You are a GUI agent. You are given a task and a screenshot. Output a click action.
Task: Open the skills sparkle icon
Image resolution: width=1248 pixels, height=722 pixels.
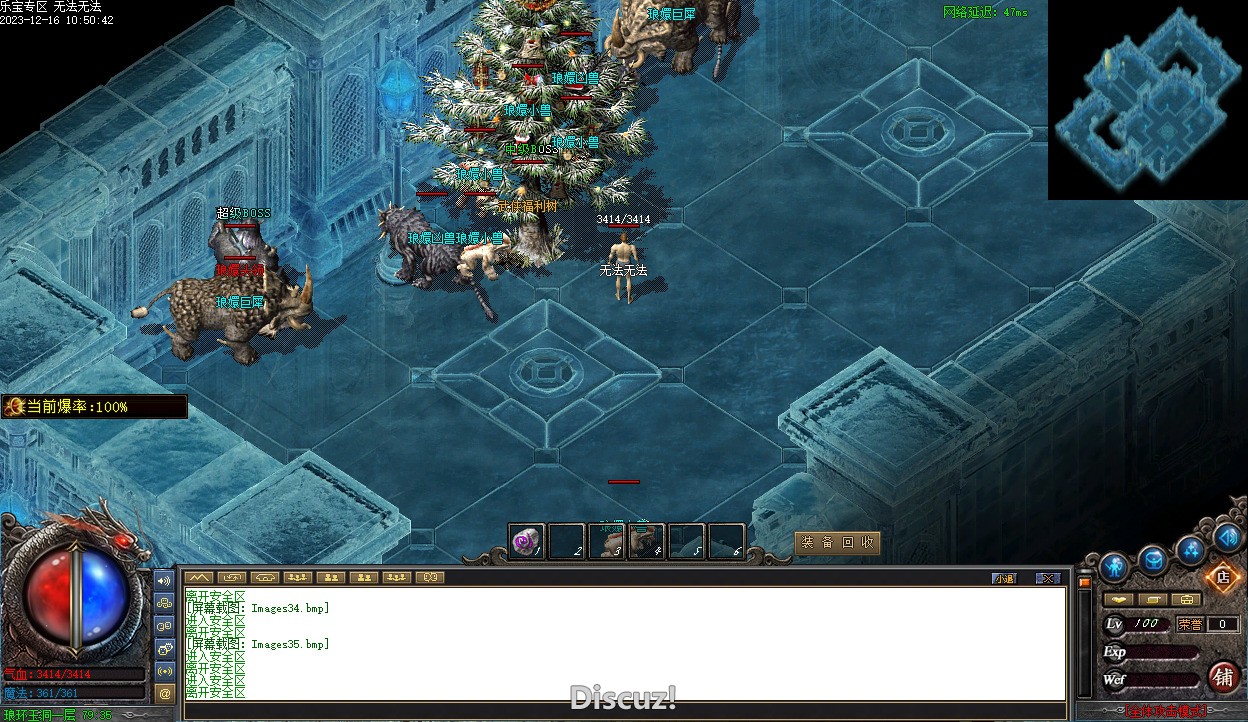1190,549
